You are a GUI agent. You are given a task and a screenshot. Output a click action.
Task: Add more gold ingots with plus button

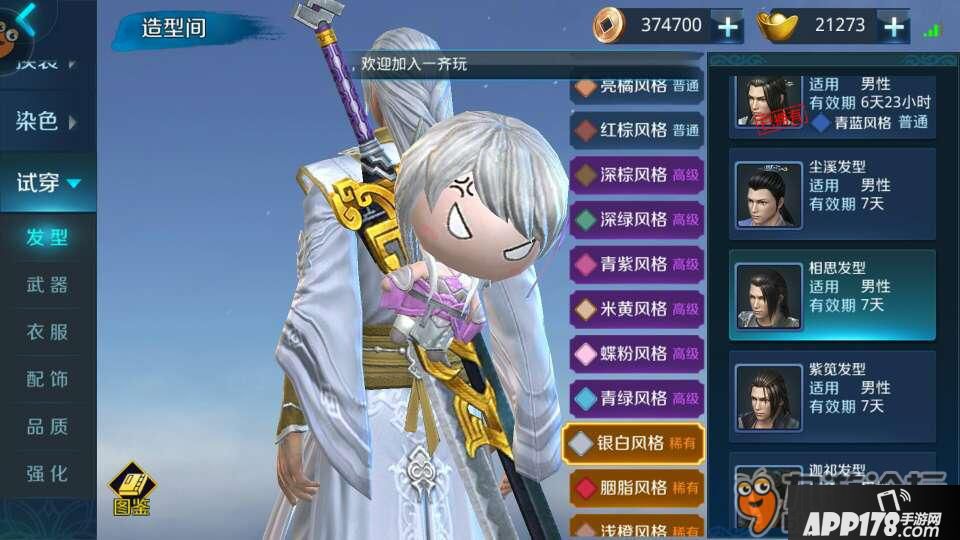(x=894, y=26)
